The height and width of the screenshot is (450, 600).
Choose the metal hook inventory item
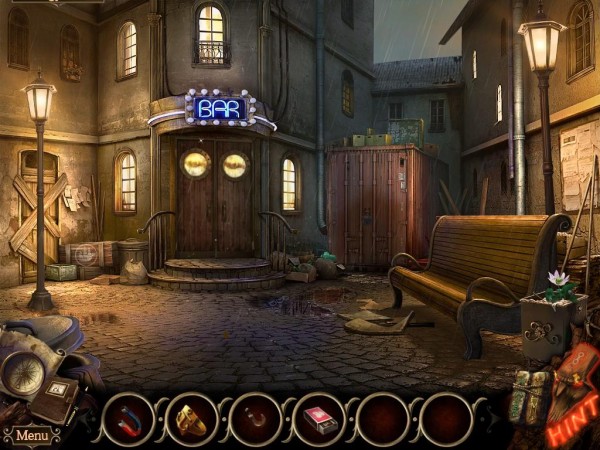(x=256, y=418)
